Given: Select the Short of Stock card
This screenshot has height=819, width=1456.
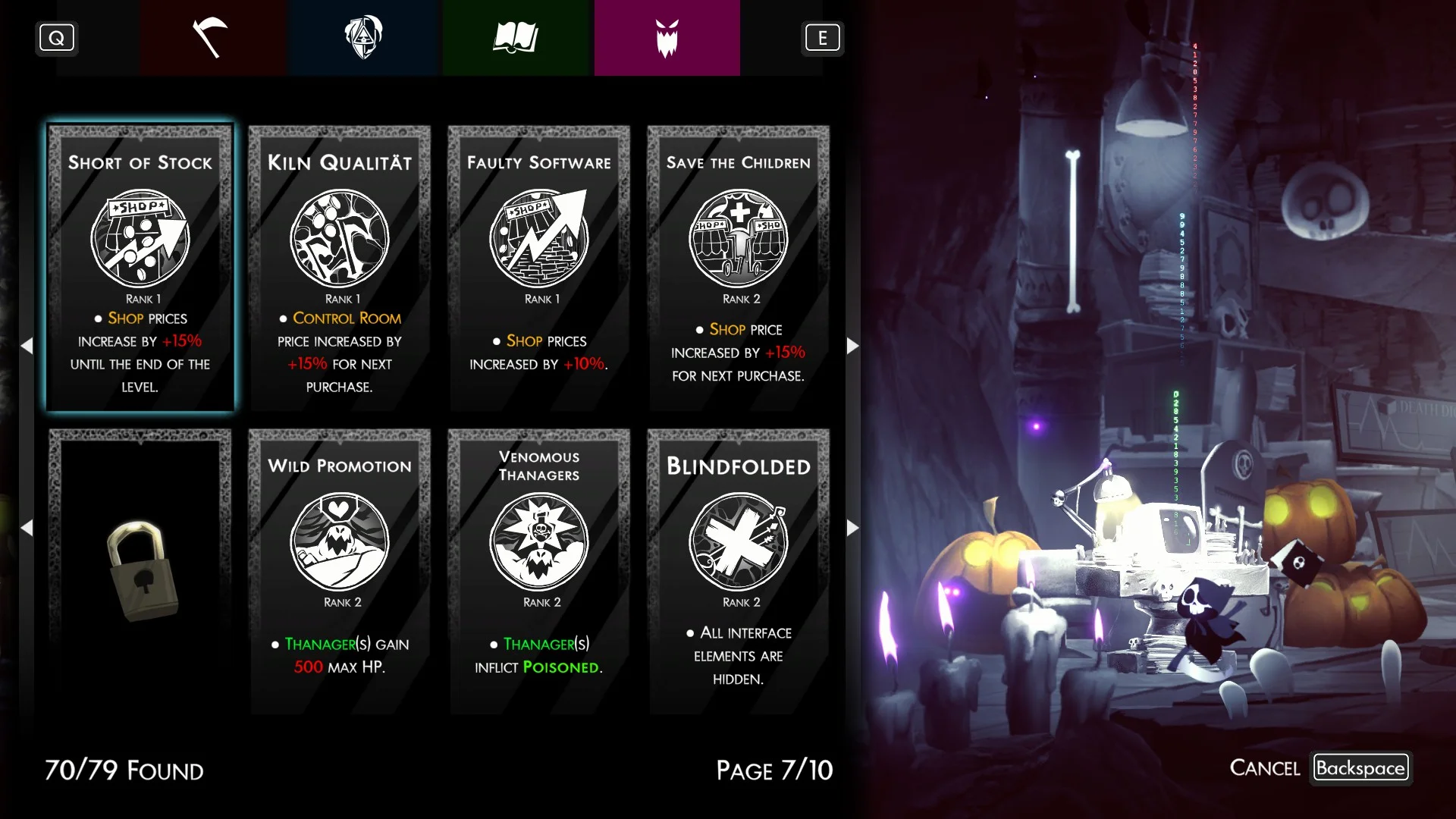Looking at the screenshot, I should click(x=140, y=268).
